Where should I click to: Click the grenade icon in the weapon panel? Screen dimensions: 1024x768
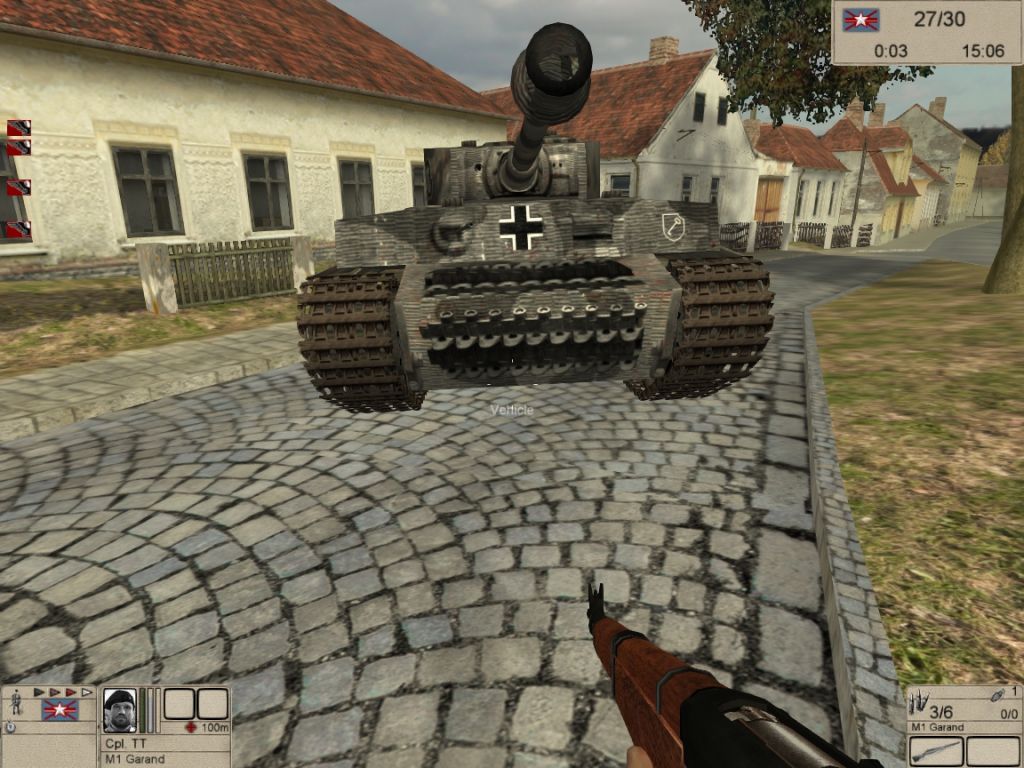(x=996, y=694)
